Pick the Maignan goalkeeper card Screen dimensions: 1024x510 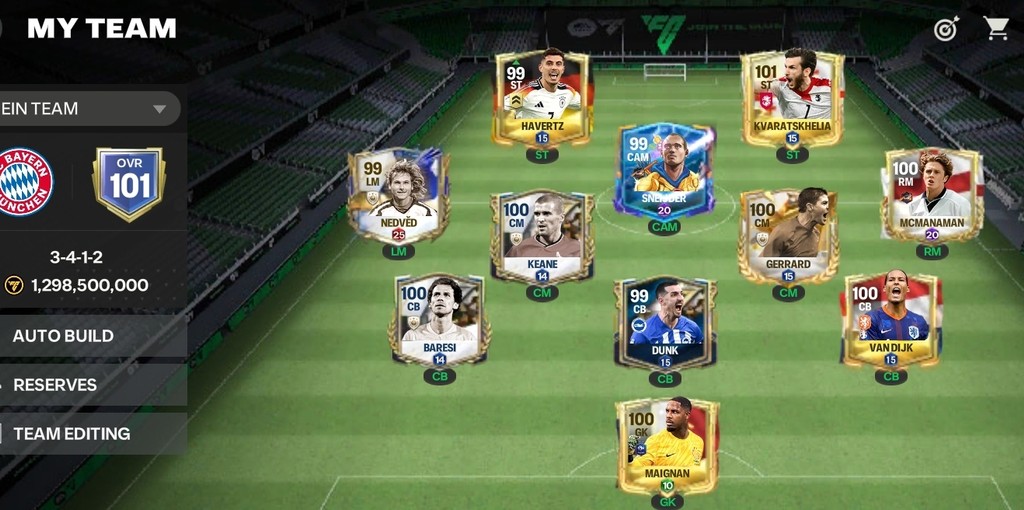(667, 445)
